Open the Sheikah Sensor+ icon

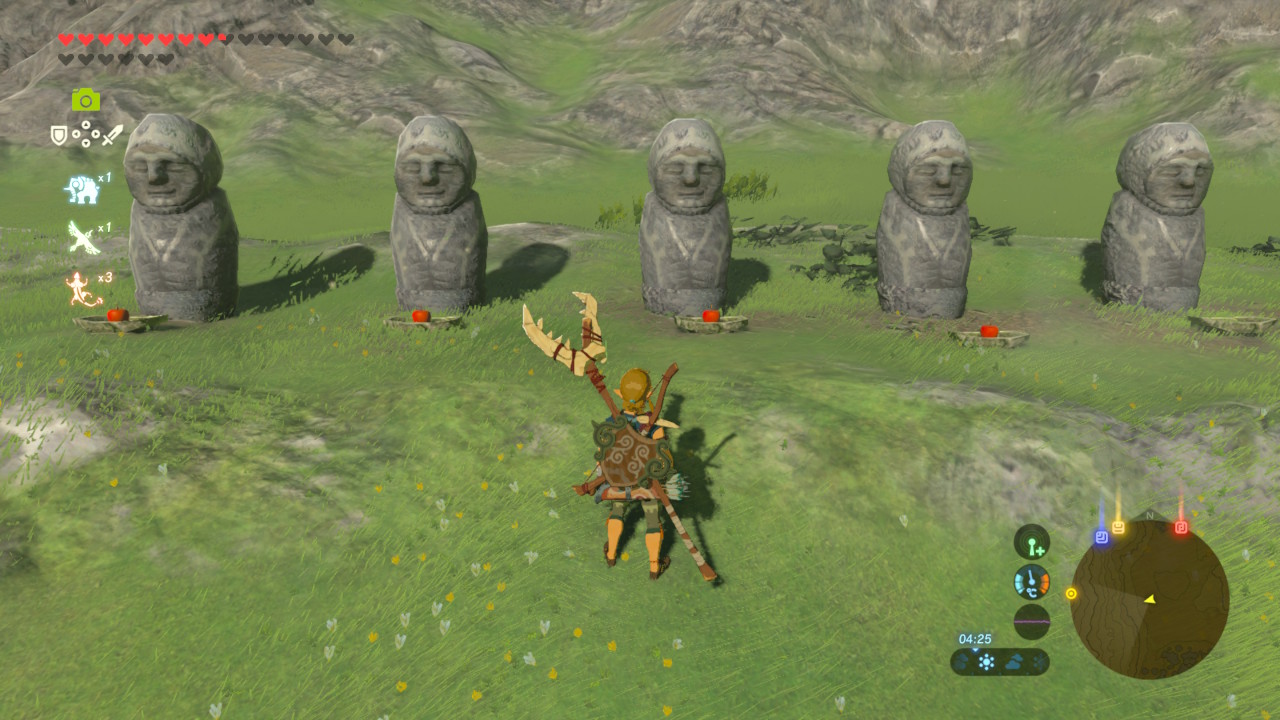pos(1031,542)
